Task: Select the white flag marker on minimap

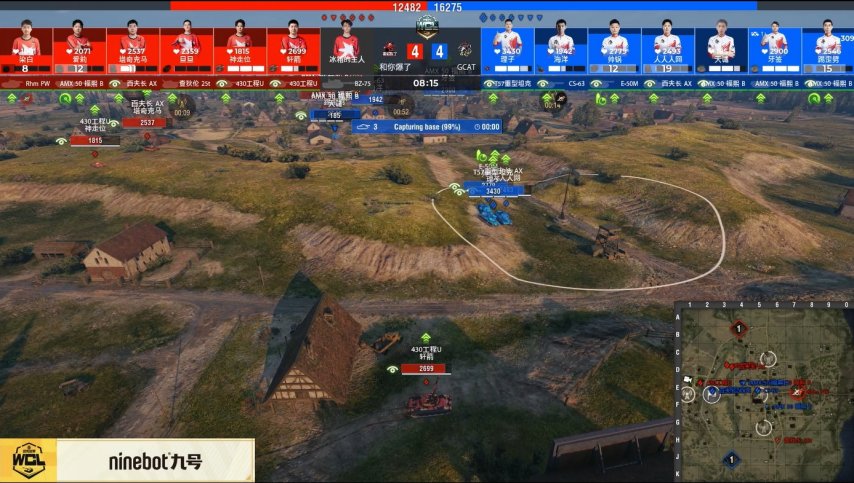Action: pyautogui.click(x=690, y=380)
